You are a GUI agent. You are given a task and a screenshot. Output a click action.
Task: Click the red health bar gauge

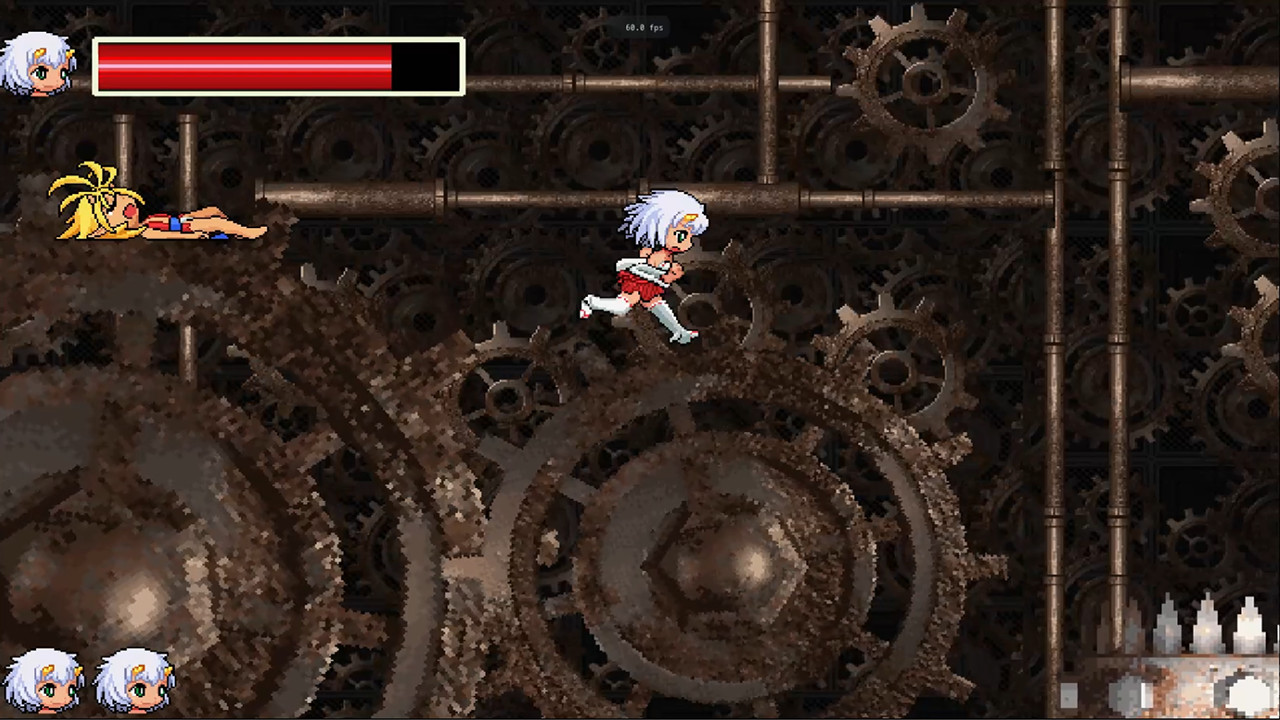click(x=240, y=65)
